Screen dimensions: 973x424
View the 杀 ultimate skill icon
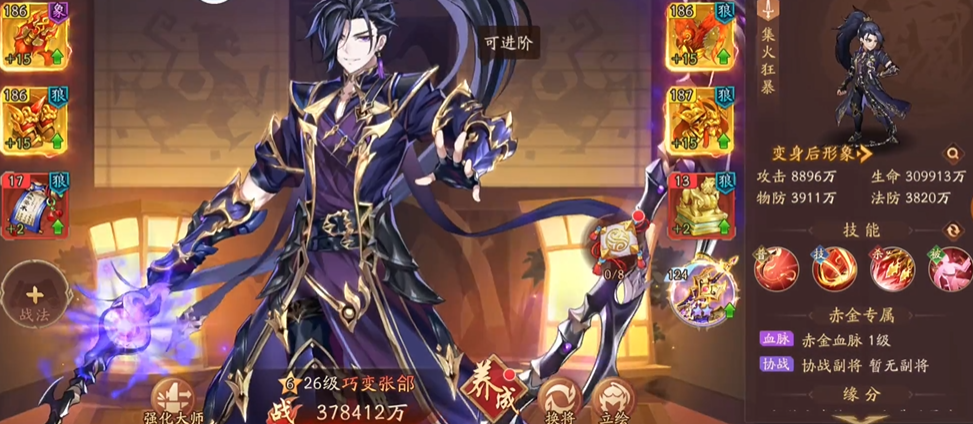click(x=892, y=269)
